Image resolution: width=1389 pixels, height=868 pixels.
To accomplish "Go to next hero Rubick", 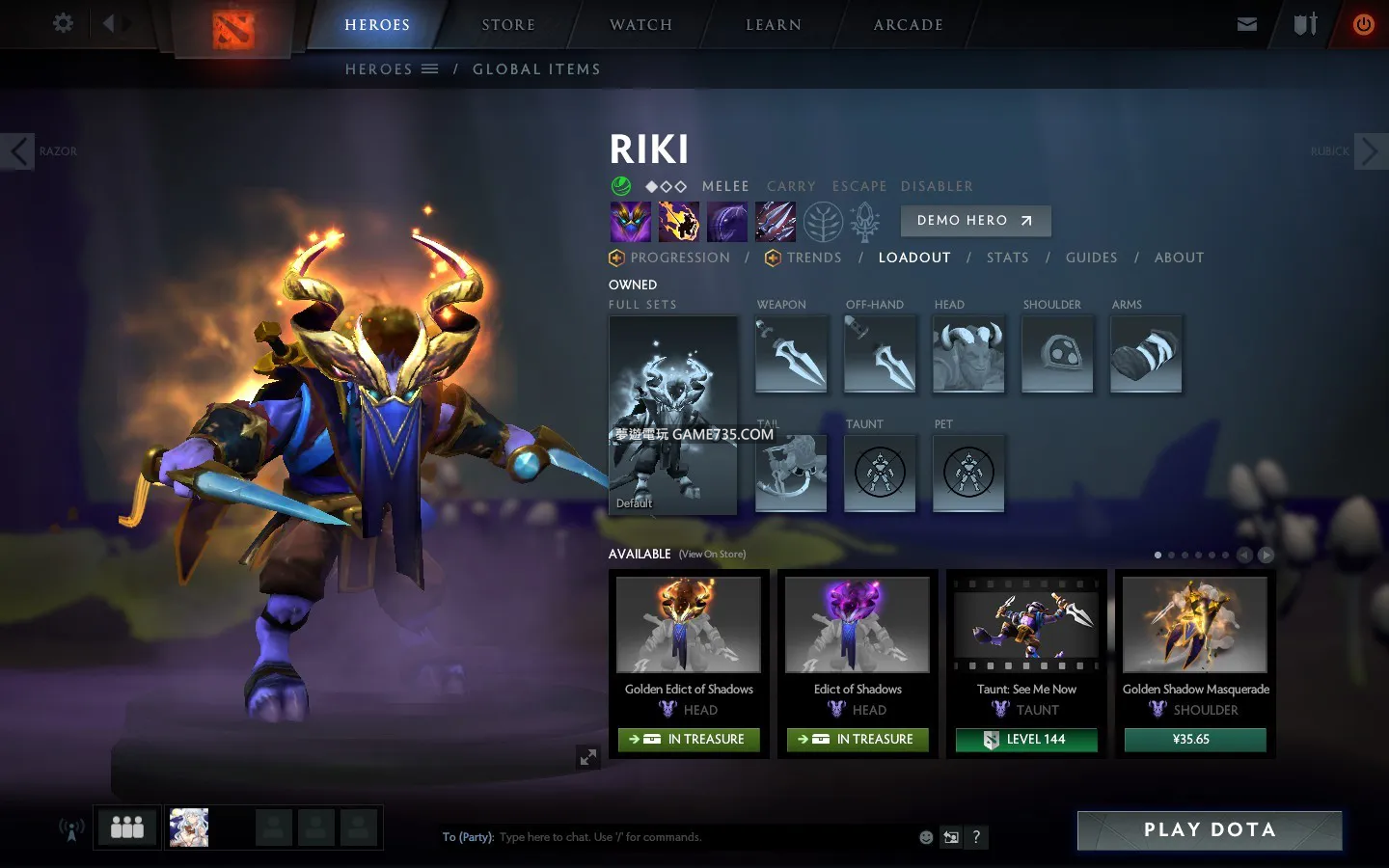I will [x=1371, y=151].
